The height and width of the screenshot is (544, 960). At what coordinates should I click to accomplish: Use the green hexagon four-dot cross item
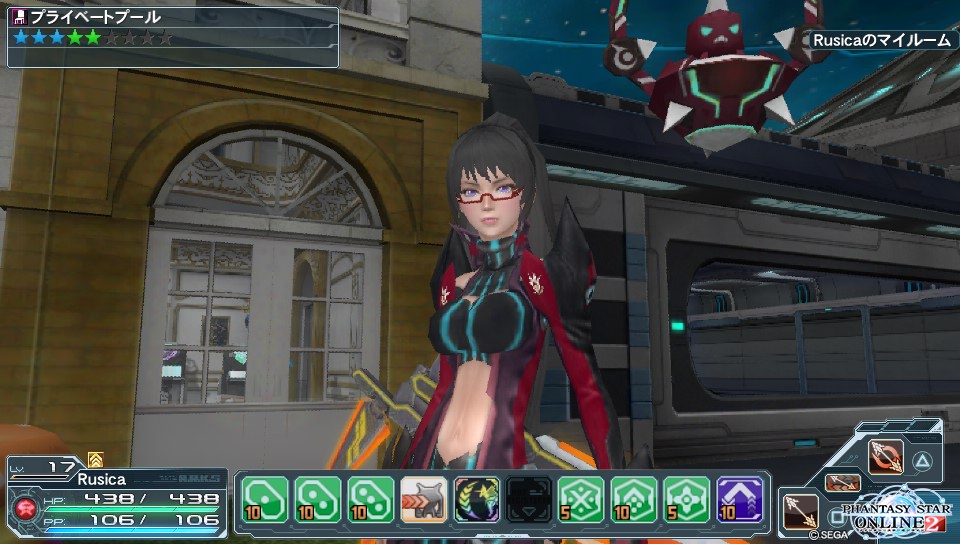[685, 498]
